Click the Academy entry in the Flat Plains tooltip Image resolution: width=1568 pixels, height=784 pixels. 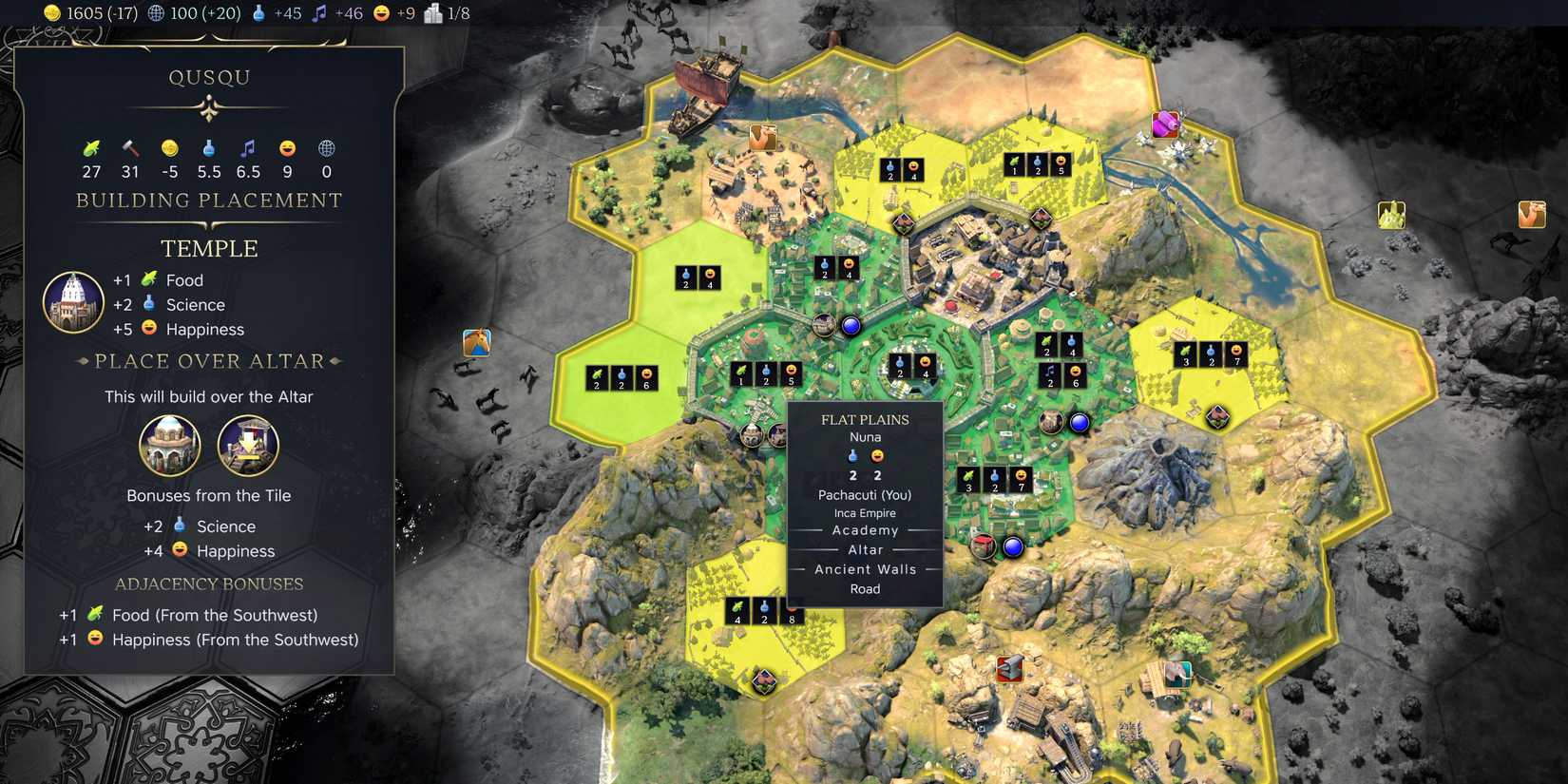point(865,529)
